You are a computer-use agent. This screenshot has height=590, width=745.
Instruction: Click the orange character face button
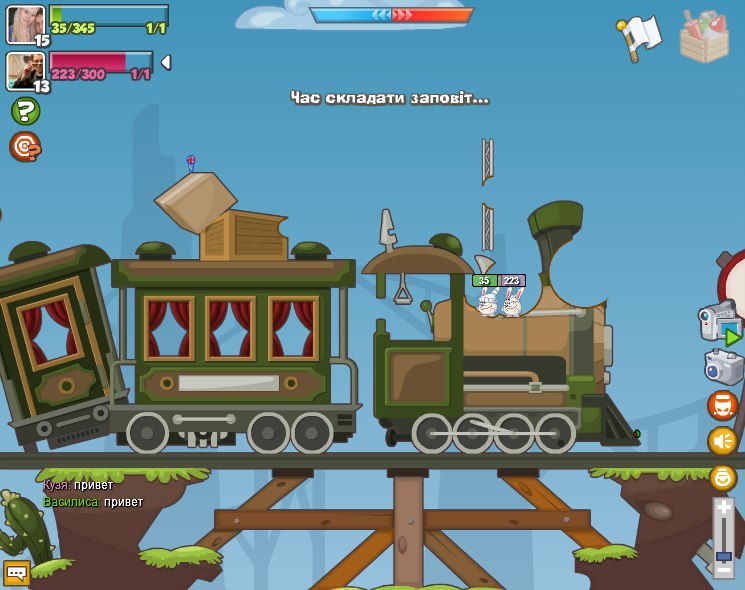point(722,405)
